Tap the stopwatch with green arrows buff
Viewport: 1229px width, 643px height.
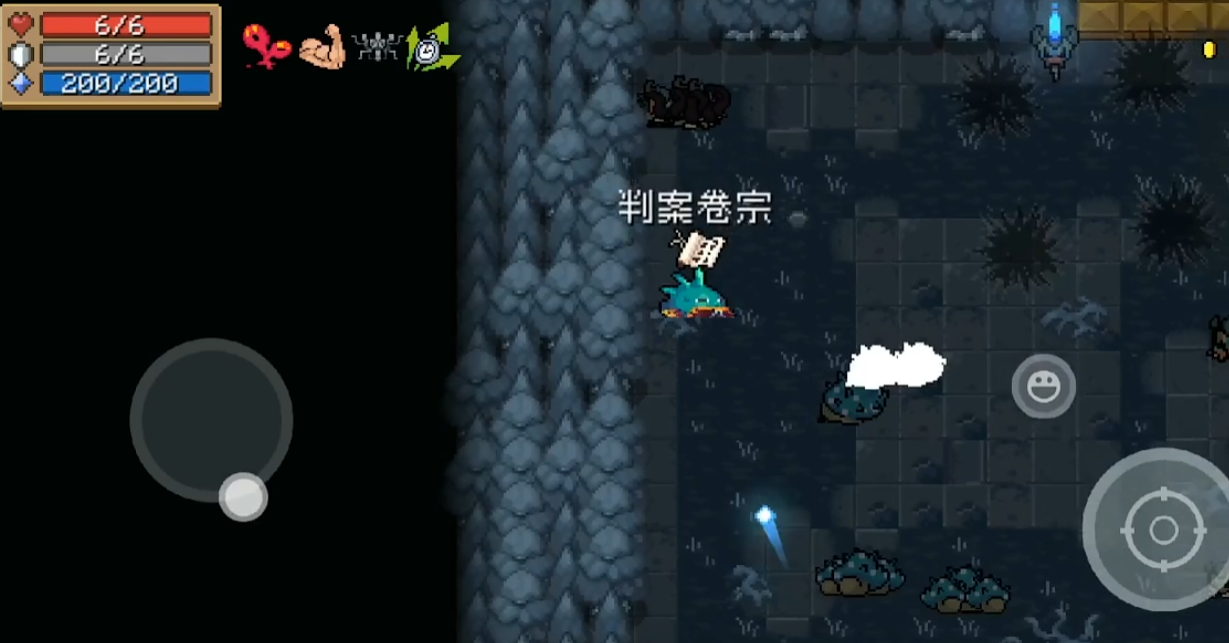(x=432, y=48)
